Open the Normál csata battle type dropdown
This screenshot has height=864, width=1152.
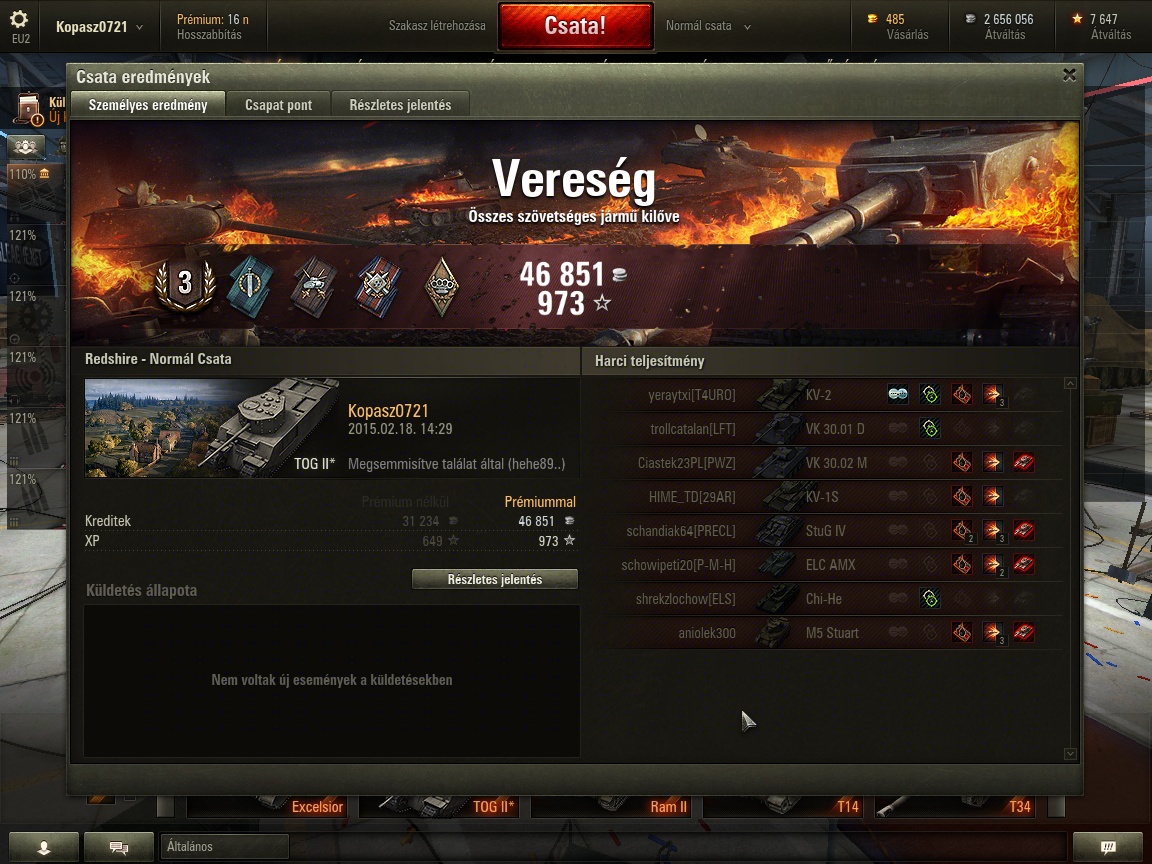point(708,26)
